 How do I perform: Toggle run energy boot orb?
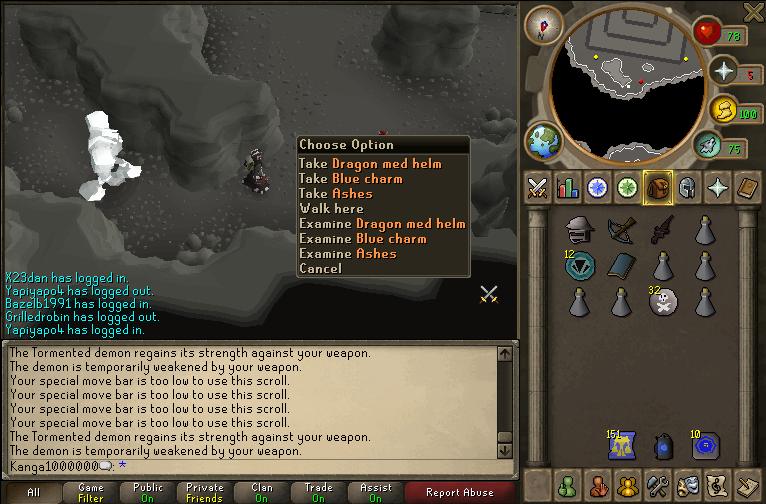tap(708, 146)
